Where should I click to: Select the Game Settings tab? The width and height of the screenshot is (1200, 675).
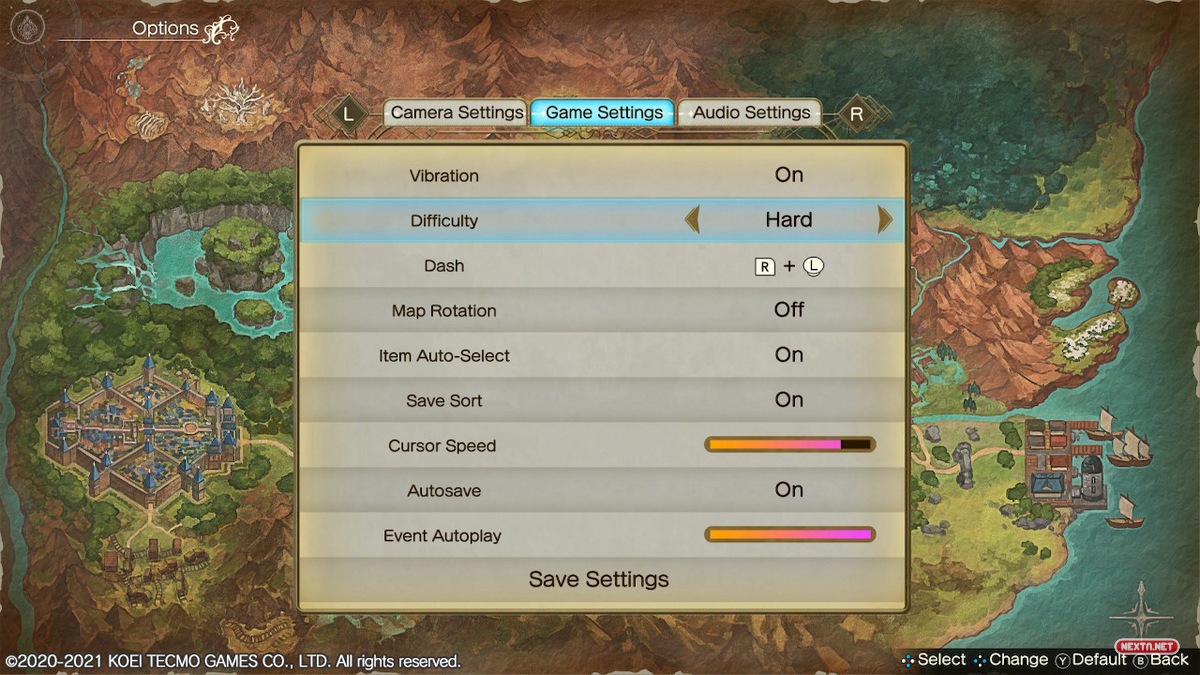pyautogui.click(x=603, y=113)
